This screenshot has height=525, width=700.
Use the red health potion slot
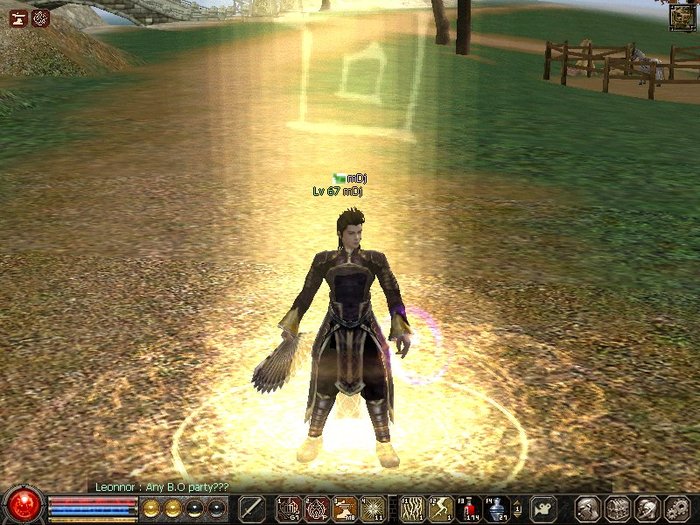click(x=468, y=509)
